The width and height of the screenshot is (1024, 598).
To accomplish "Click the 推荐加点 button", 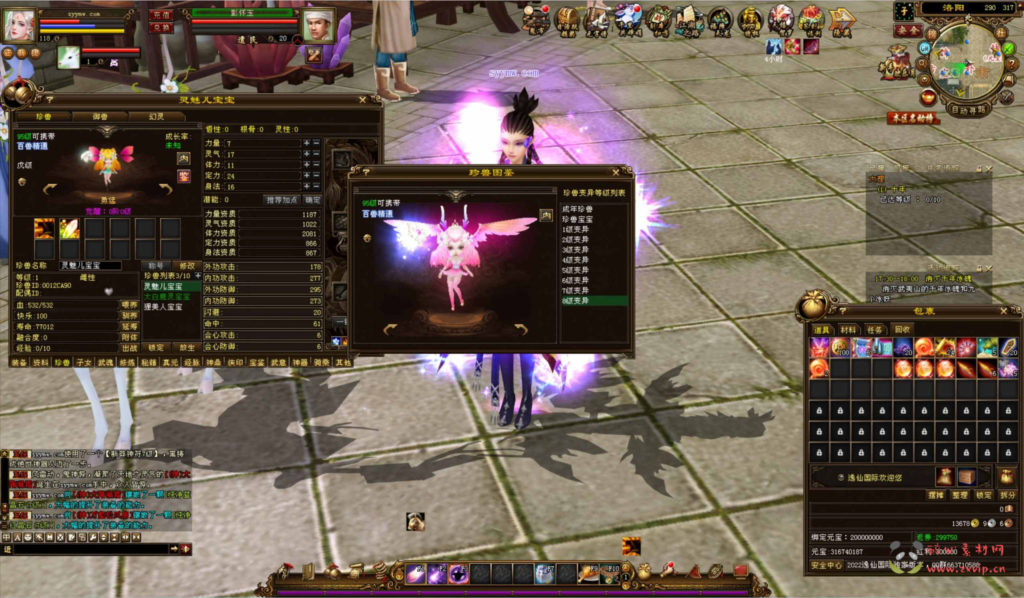I will (x=281, y=199).
